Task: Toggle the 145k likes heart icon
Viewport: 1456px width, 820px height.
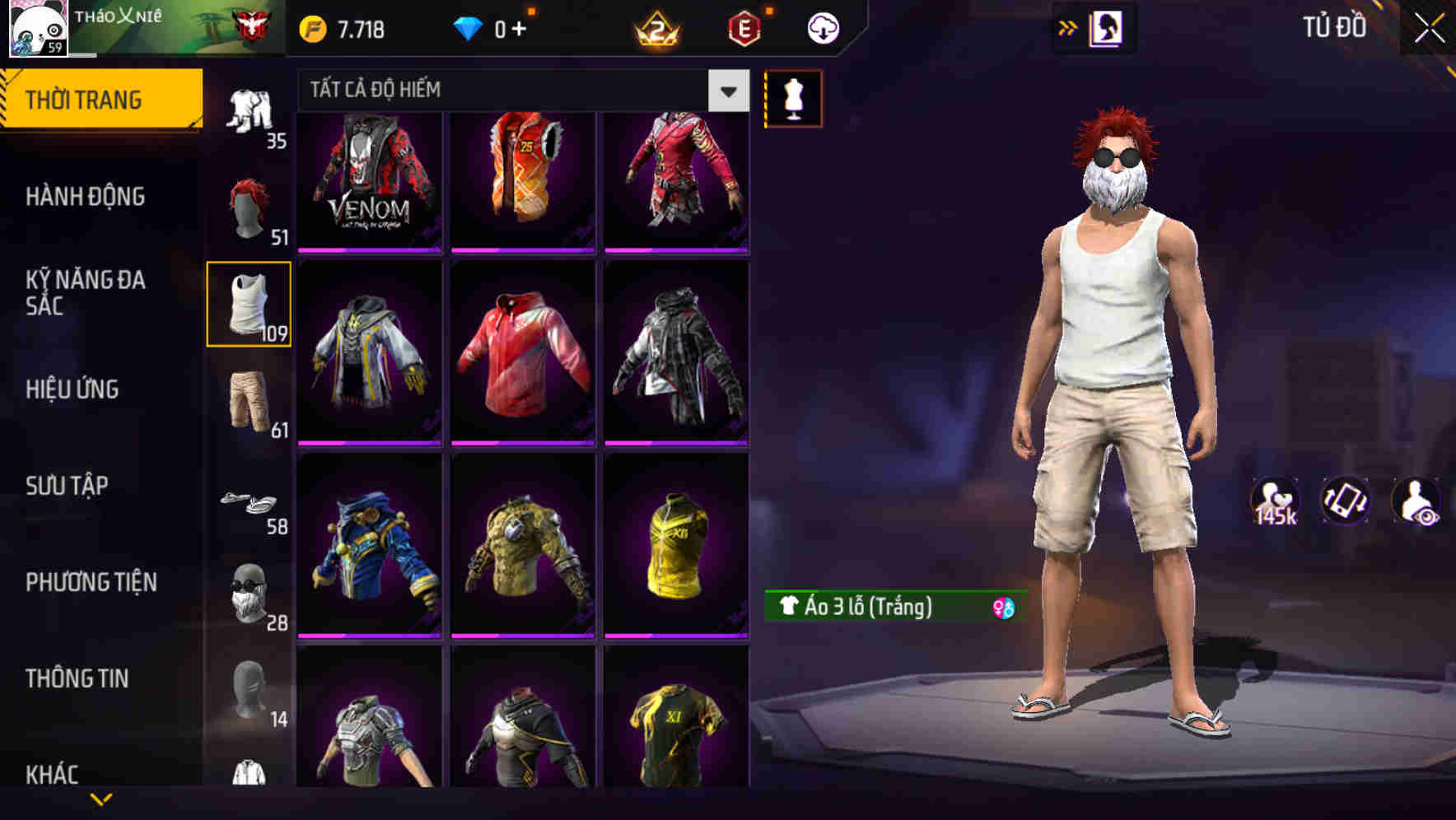Action: [1276, 501]
